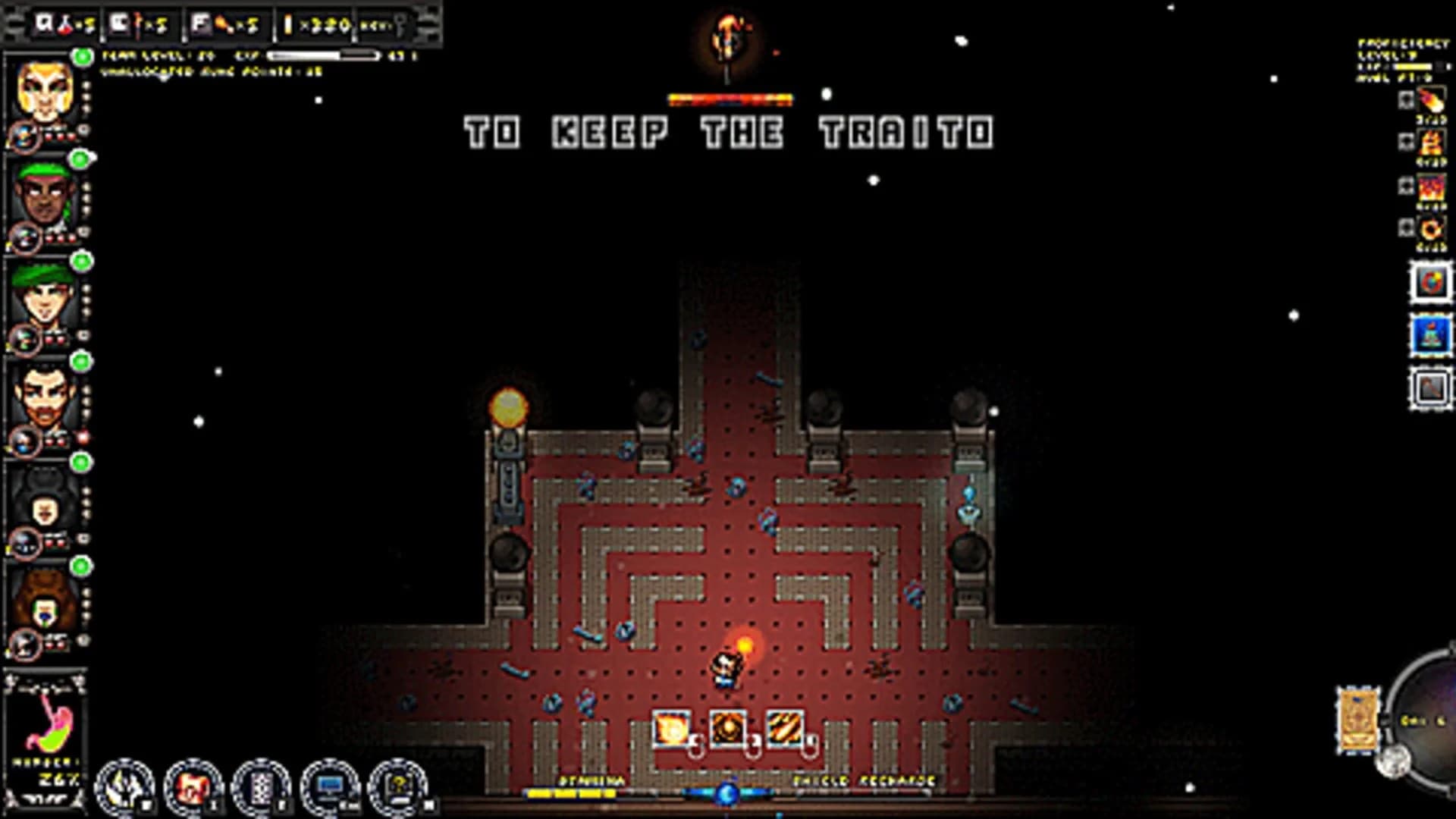
Task: Click the Q potion quick-slot icon
Action: 57,24
